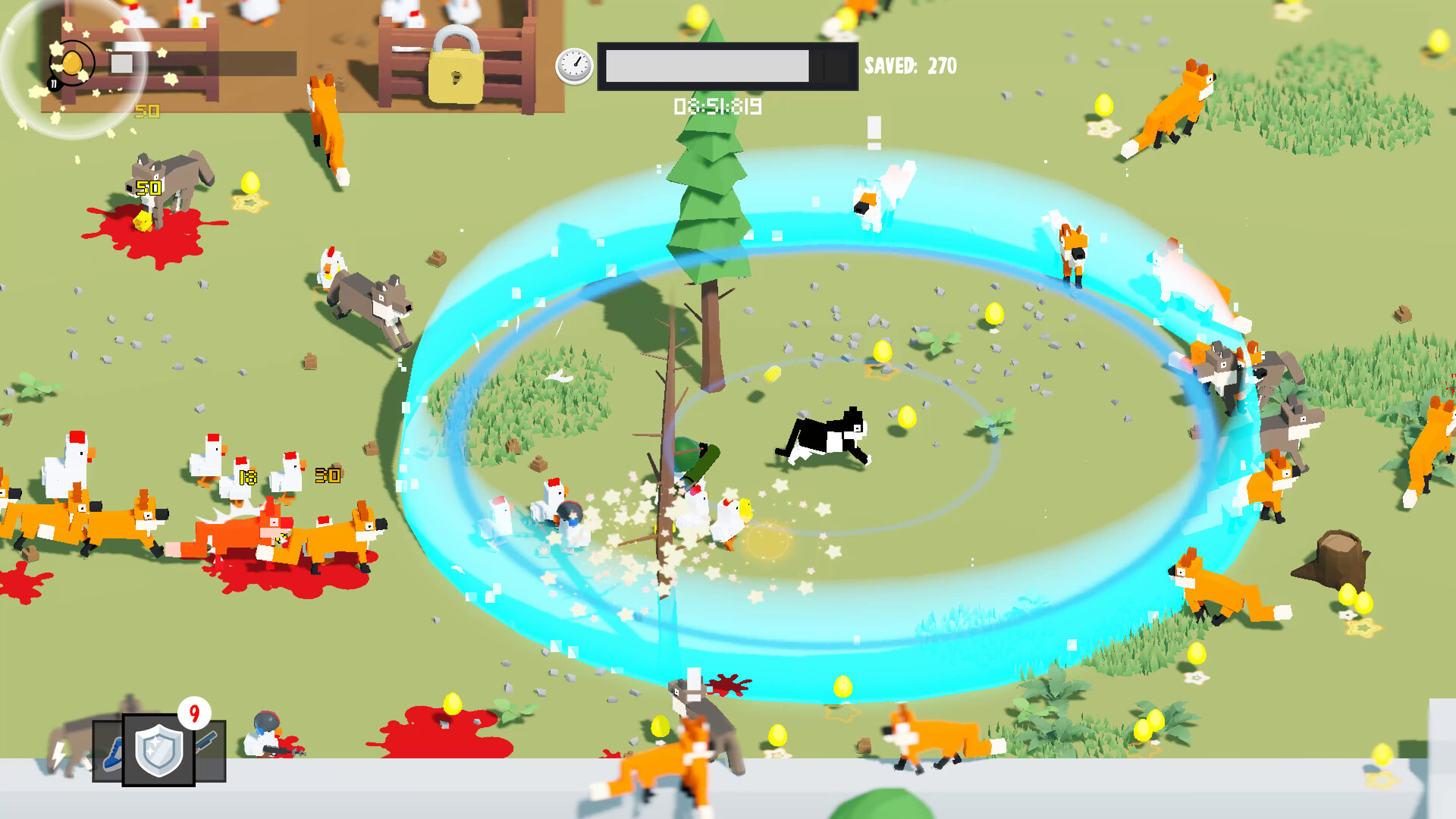The image size is (1456, 819).
Task: Tap the red 9 charge counter badge
Action: pos(195,712)
